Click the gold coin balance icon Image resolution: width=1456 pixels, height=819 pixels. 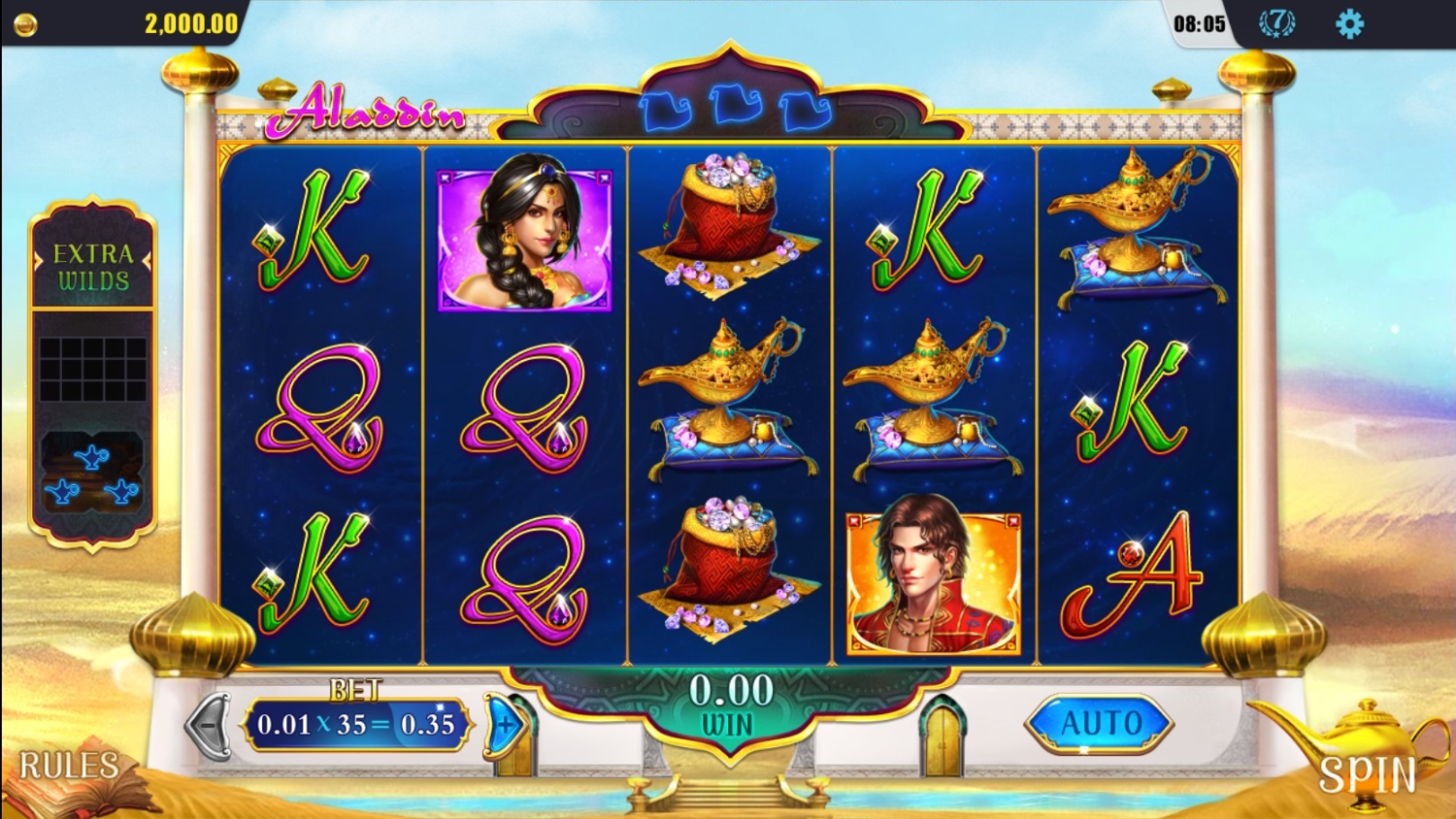coord(26,24)
